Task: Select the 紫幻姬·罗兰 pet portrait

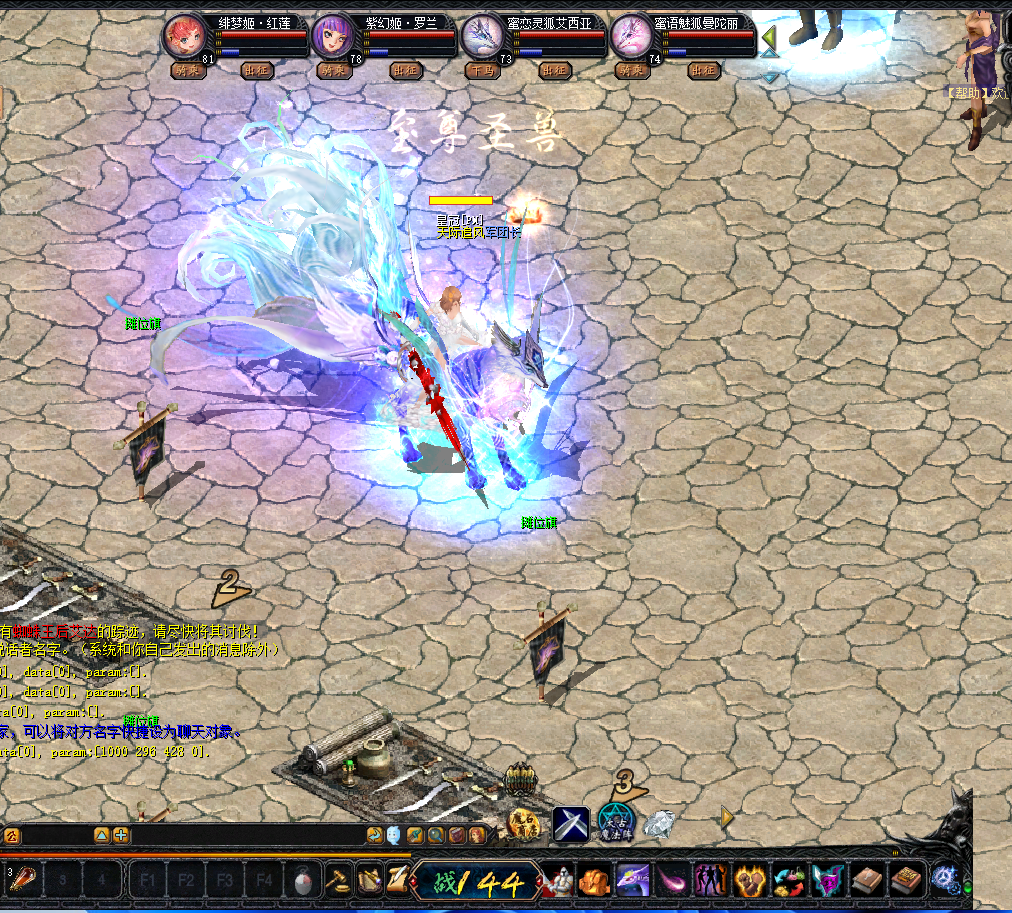Action: pos(333,38)
